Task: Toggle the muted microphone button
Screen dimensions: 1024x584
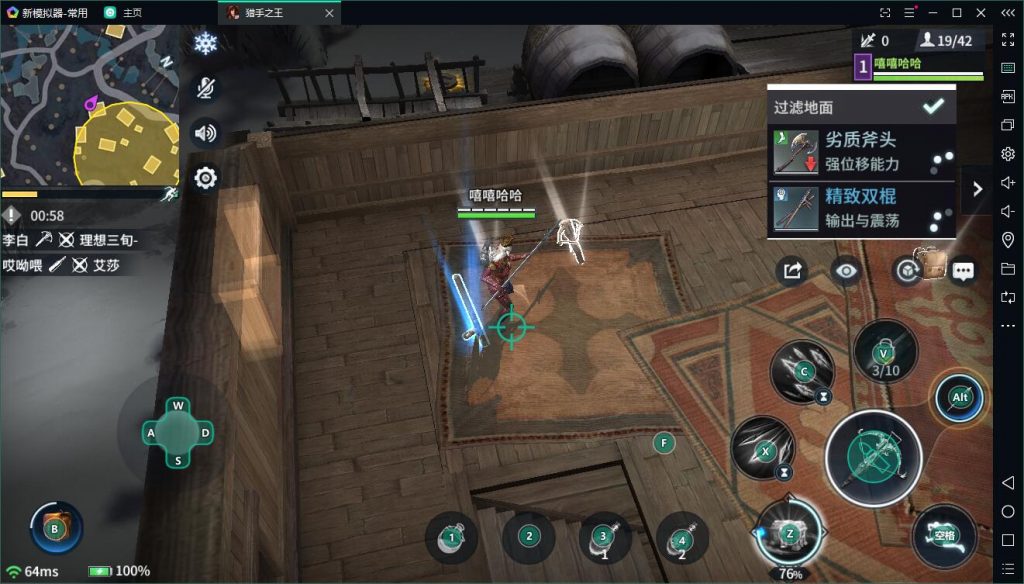Action: coord(205,88)
